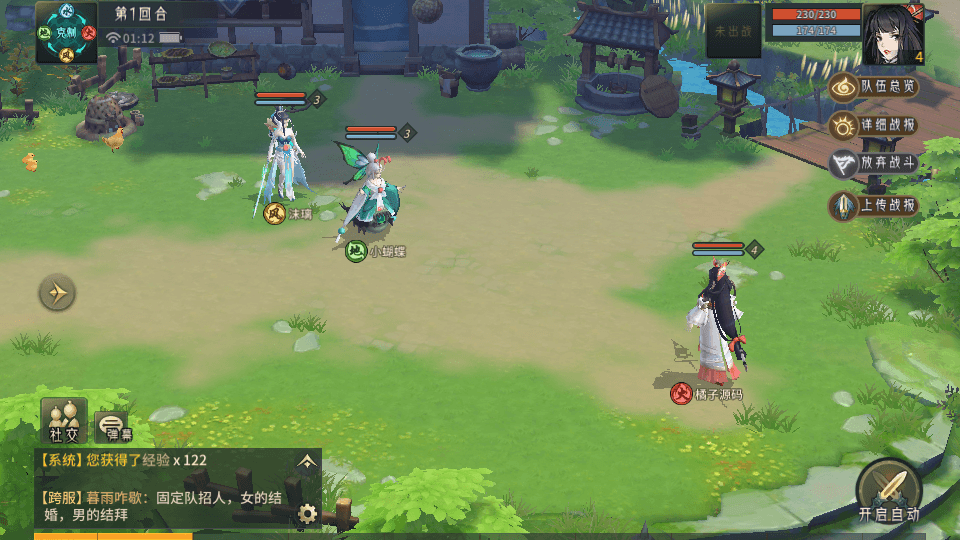This screenshot has width=960, height=540.
Task: Toggle the 弹幕 bullet comments
Action: (112, 427)
